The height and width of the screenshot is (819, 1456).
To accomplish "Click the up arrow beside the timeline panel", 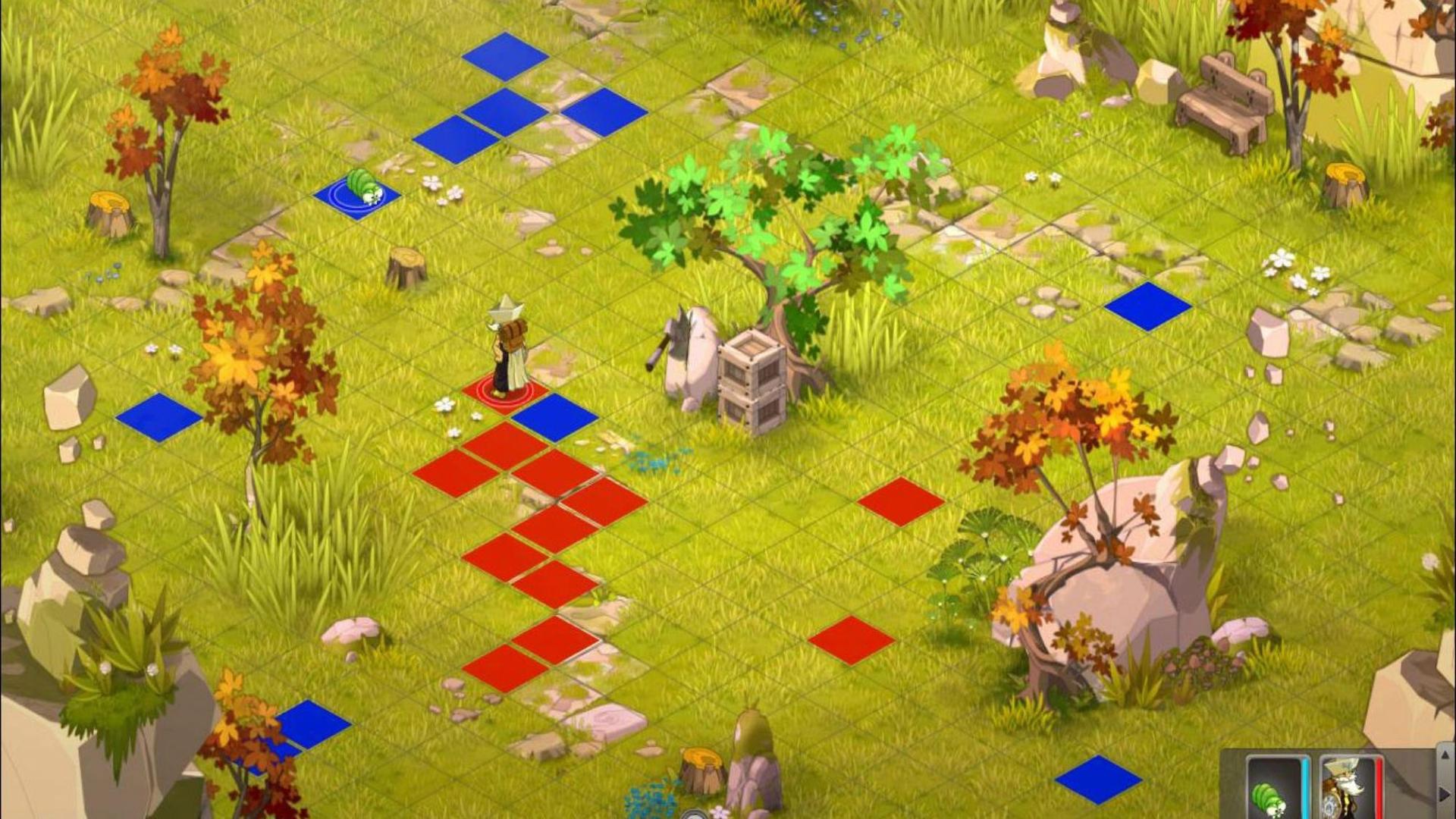I will pos(1445,757).
